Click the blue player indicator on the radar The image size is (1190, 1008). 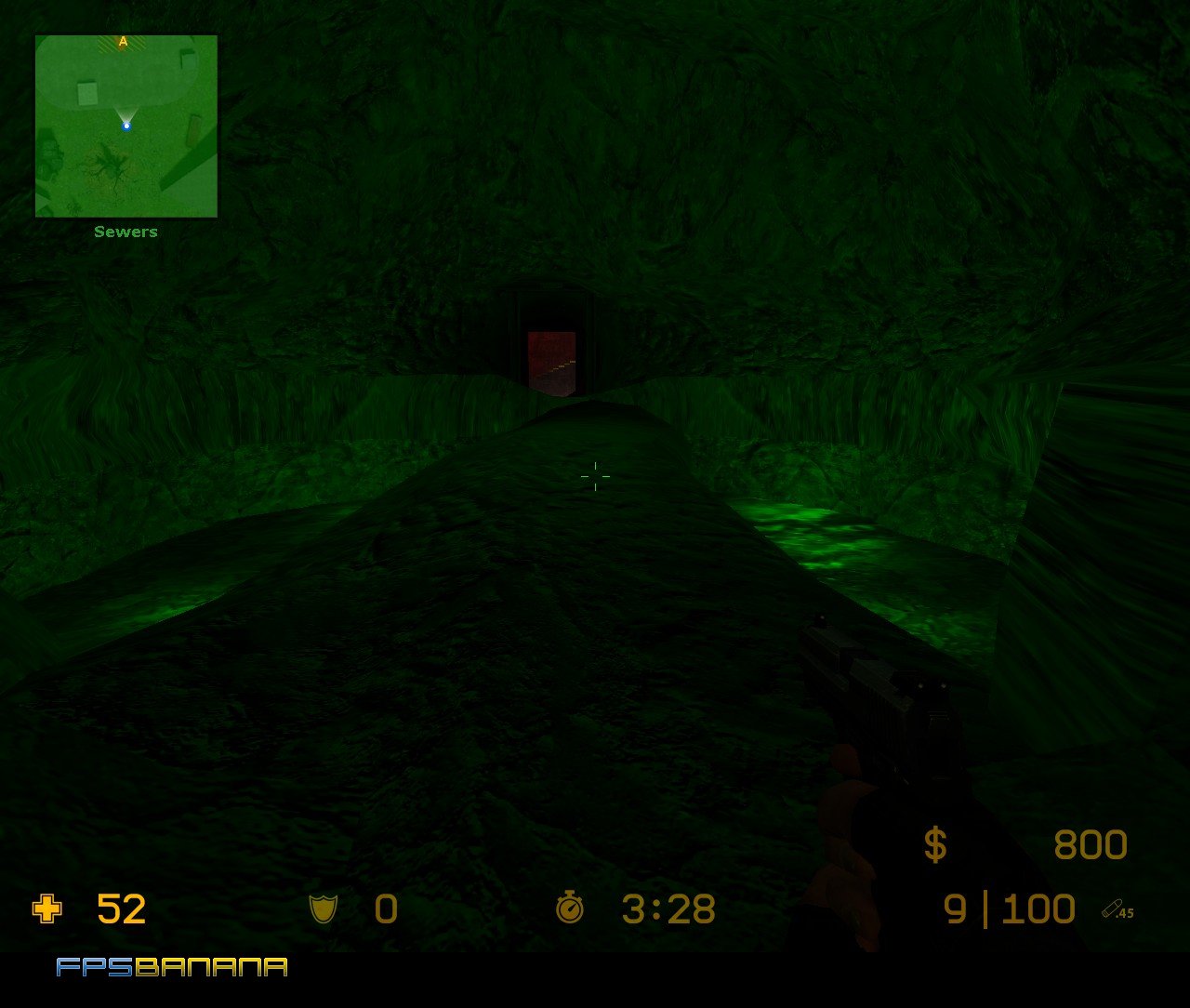pyautogui.click(x=126, y=125)
